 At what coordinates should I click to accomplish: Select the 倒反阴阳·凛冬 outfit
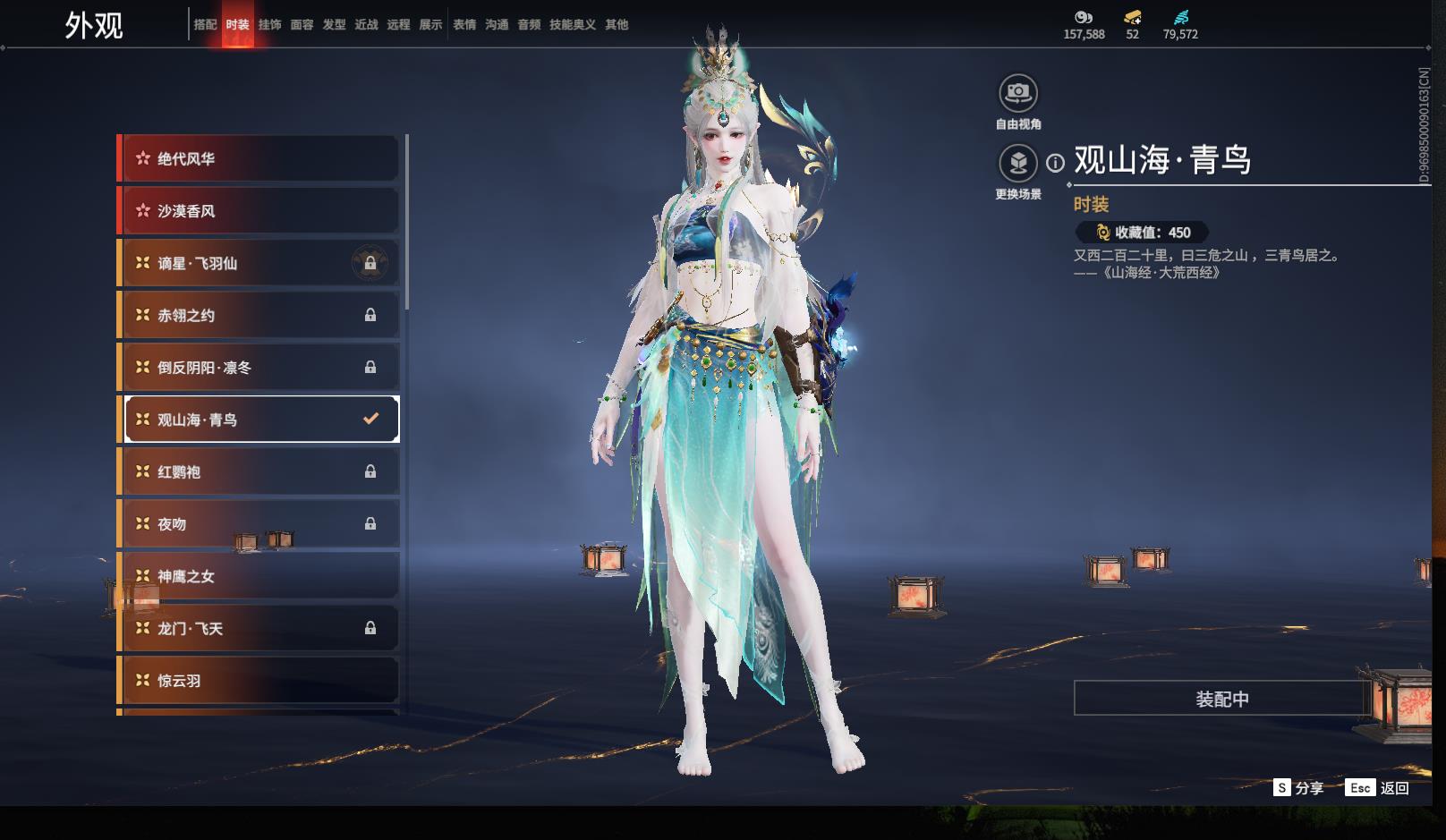pos(258,368)
